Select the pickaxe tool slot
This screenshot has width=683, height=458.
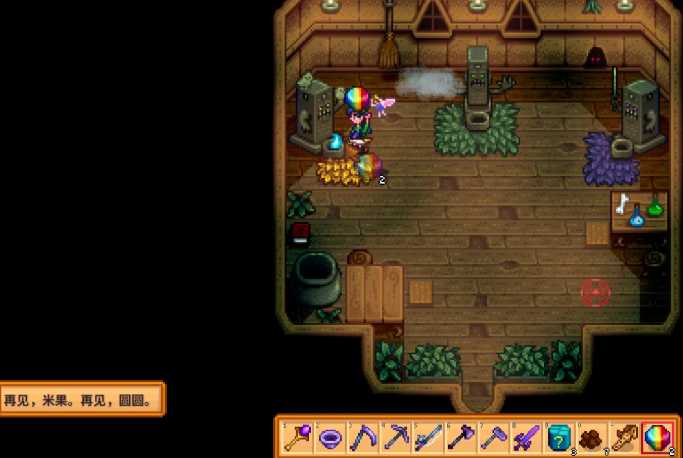396,437
